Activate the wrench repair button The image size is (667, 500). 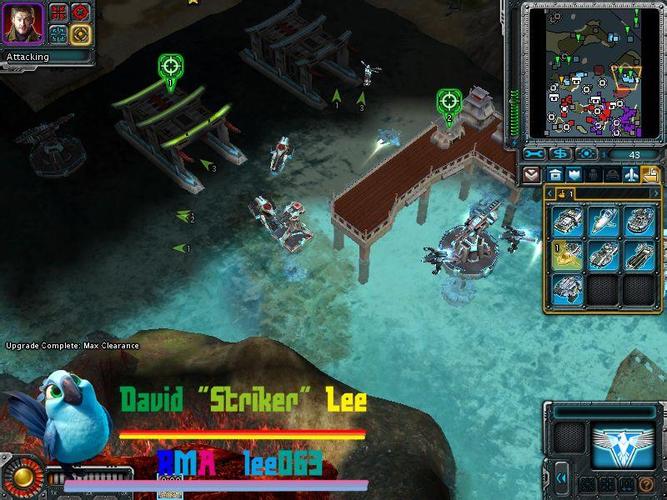[x=535, y=154]
